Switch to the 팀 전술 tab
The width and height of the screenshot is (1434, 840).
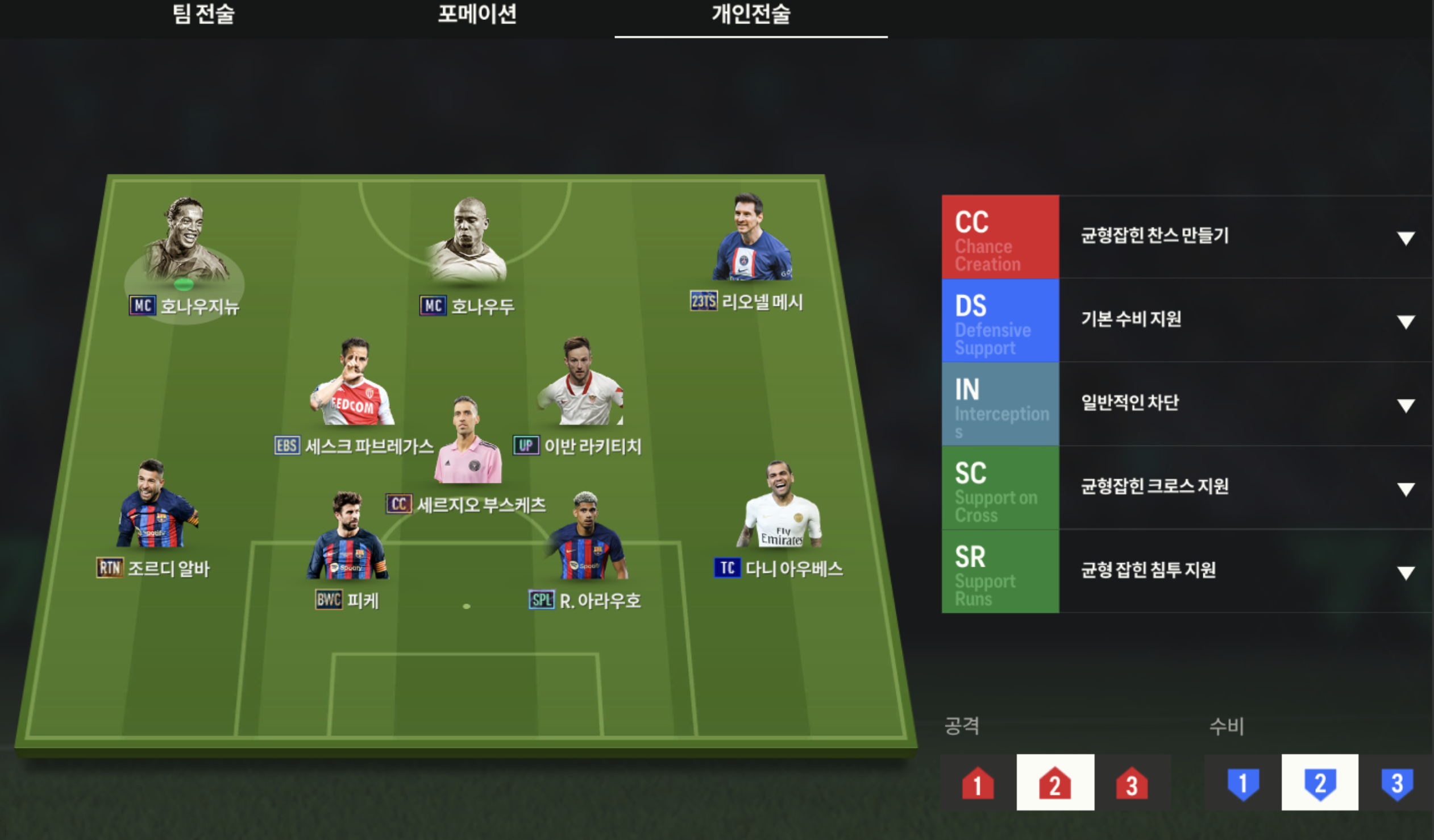pyautogui.click(x=203, y=15)
